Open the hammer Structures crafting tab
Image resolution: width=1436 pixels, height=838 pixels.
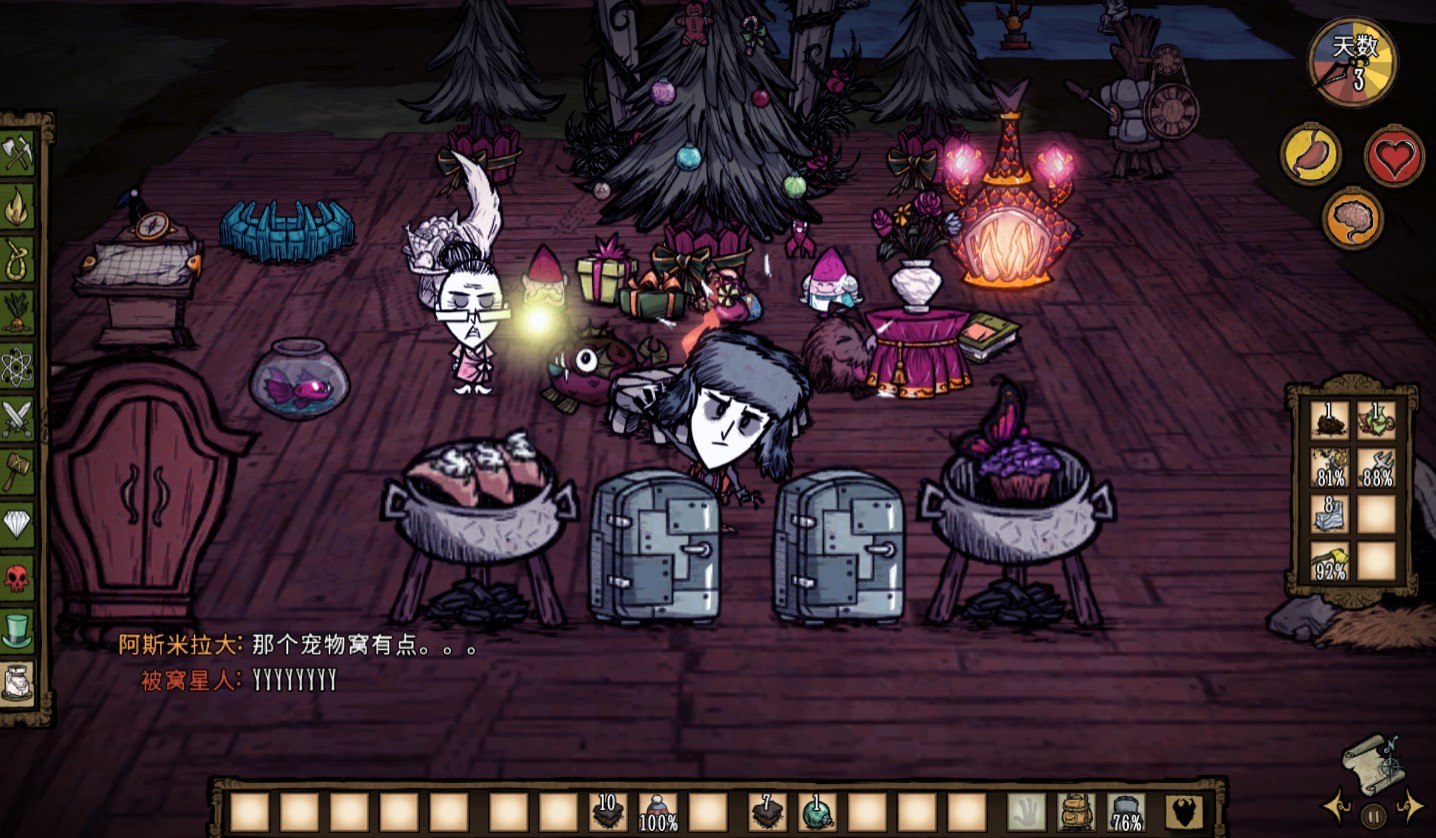17,471
